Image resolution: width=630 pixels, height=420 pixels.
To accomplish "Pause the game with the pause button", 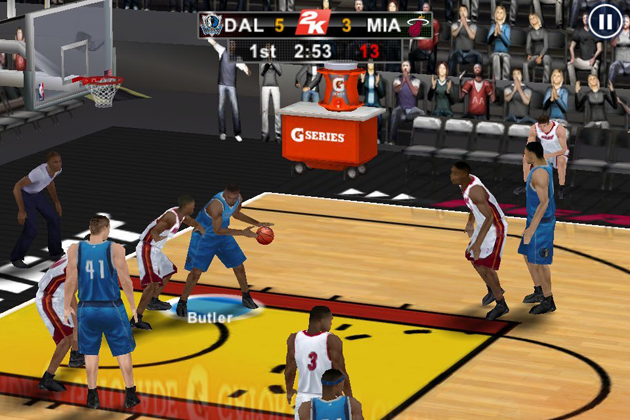I will pyautogui.click(x=603, y=21).
